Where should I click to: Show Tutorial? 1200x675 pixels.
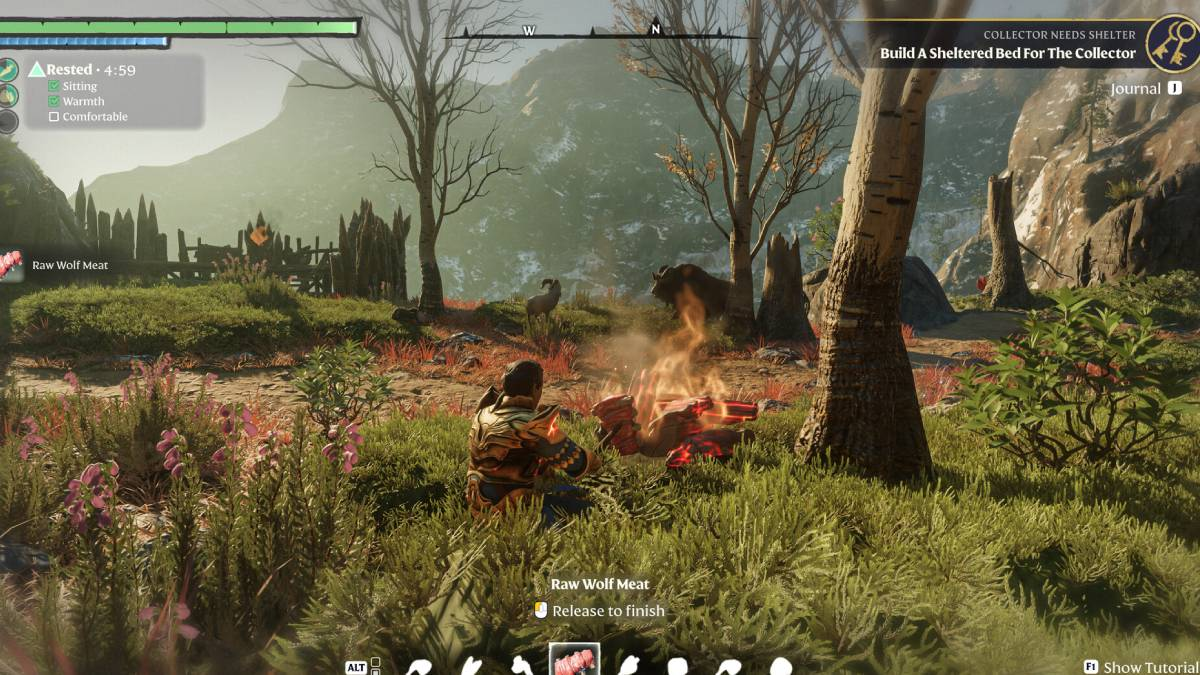pos(1141,667)
